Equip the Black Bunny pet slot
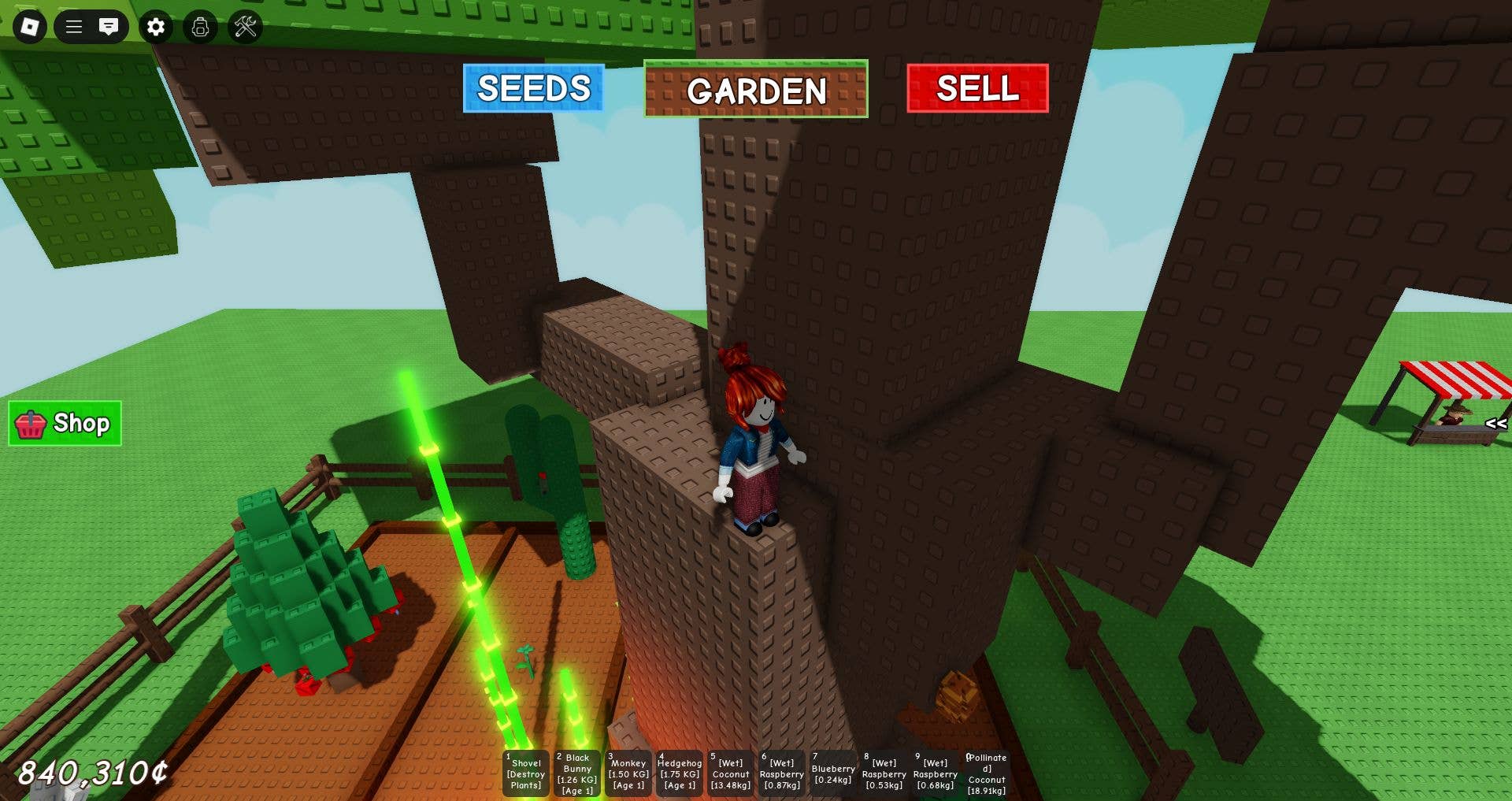 577,773
